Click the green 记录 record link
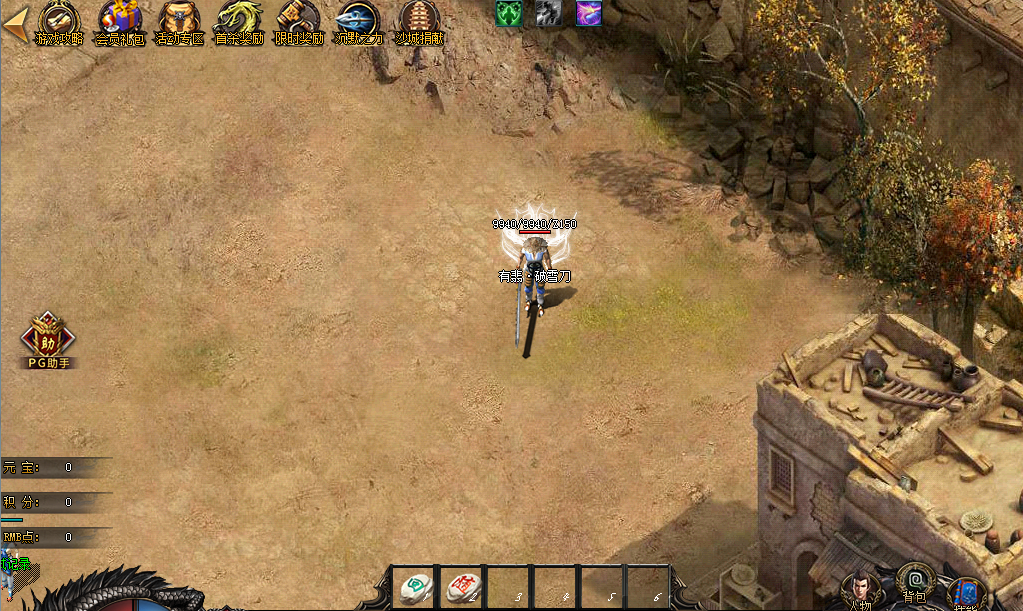 pos(16,567)
